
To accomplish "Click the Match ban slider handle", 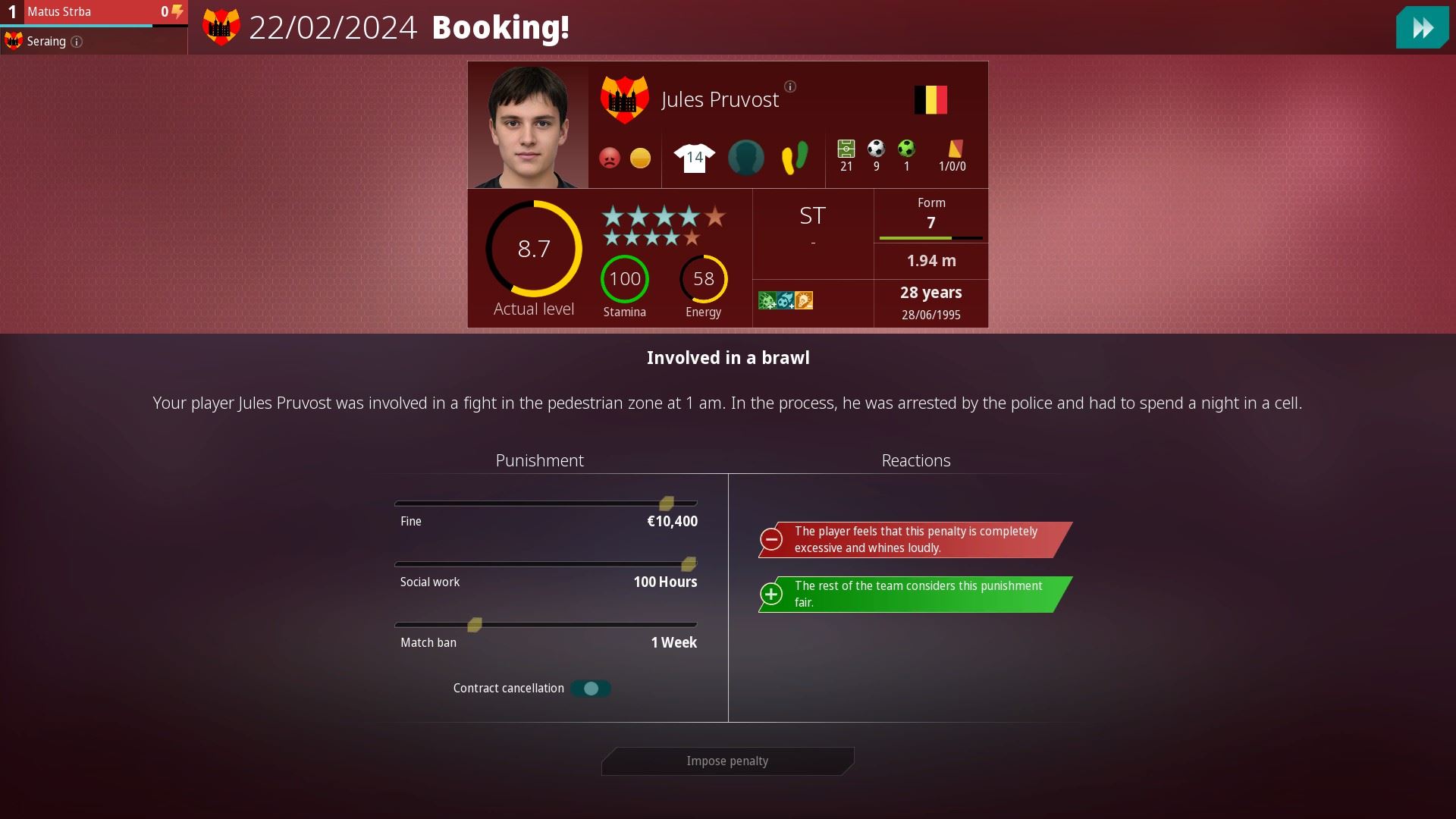I will [475, 625].
